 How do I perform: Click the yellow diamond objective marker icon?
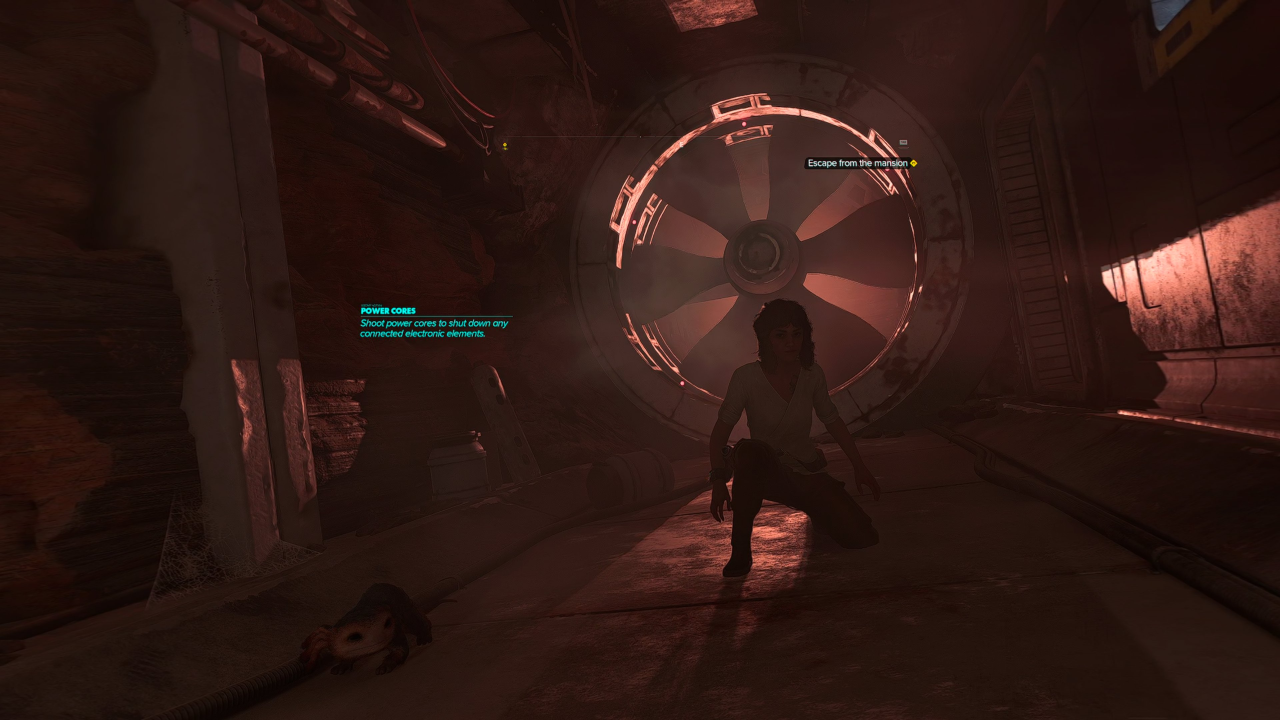[x=914, y=163]
